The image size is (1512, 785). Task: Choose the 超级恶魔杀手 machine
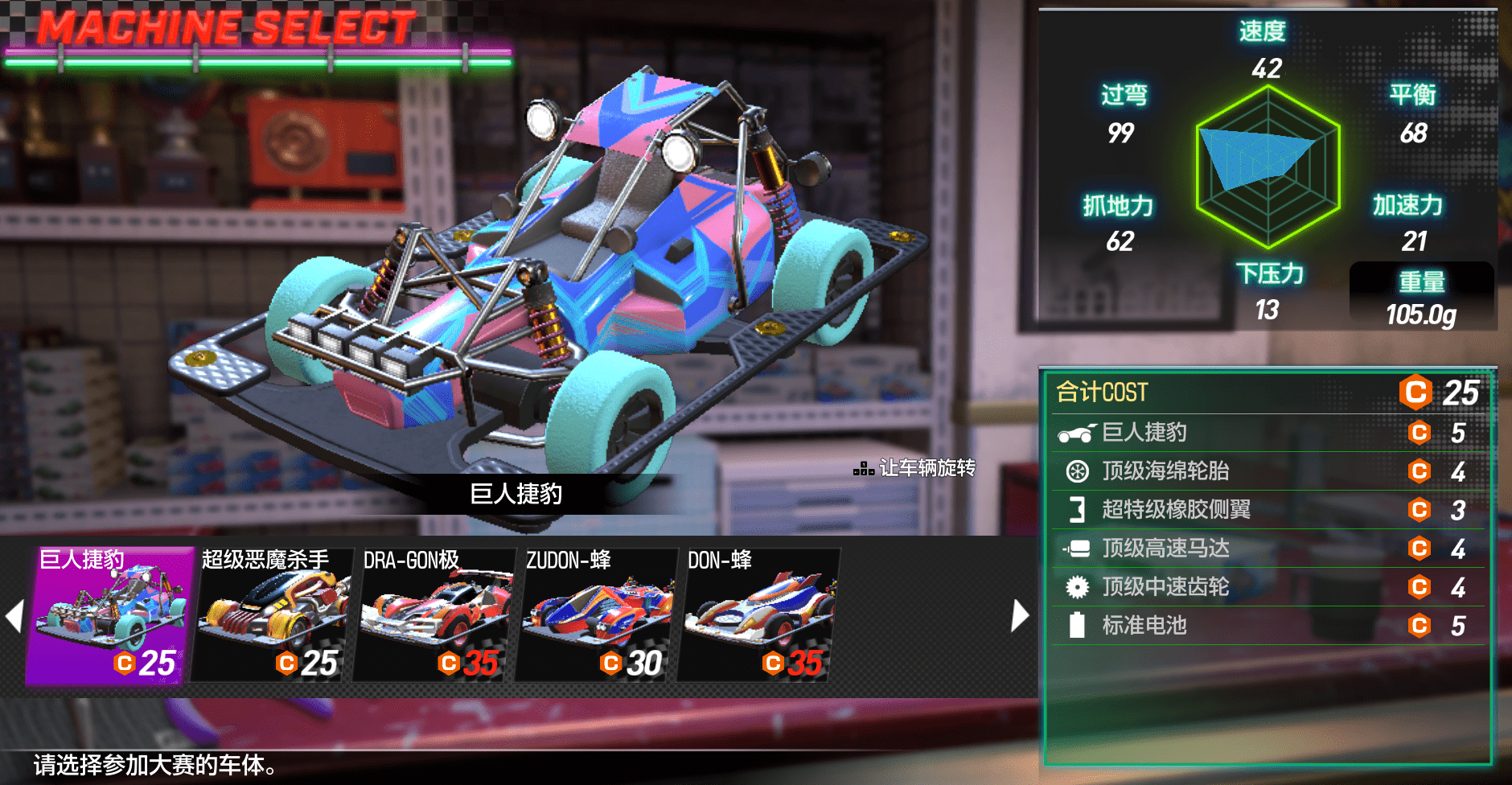[x=272, y=615]
